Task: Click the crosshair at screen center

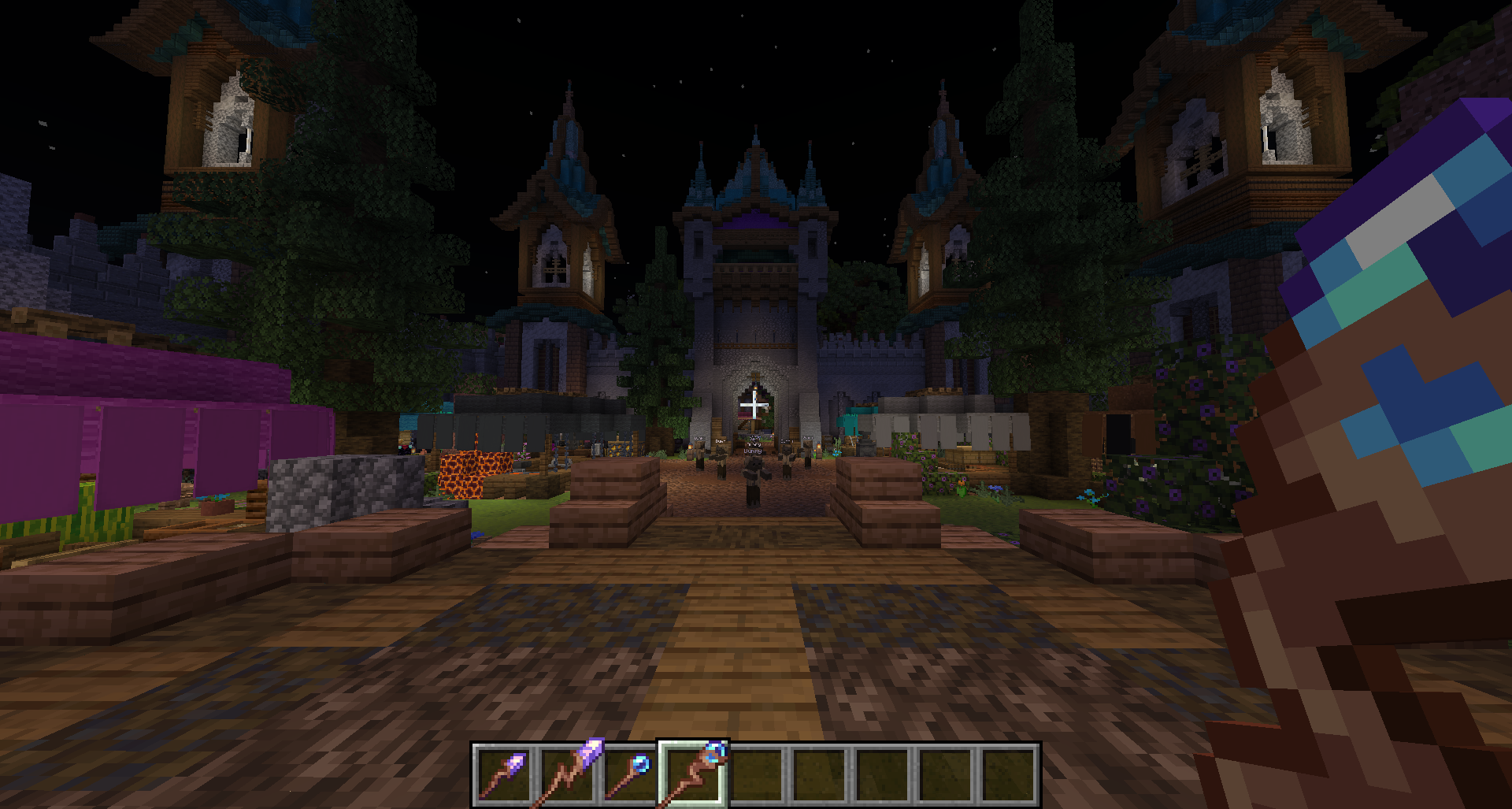Action: point(754,406)
